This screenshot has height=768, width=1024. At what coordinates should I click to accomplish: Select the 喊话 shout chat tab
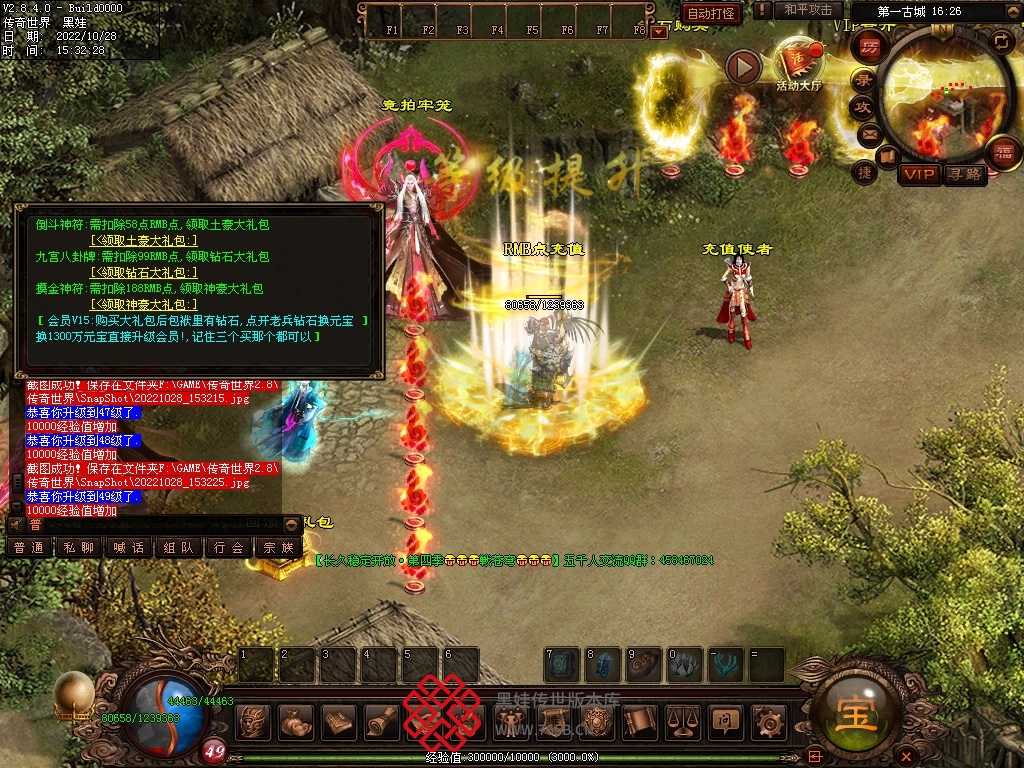coord(128,547)
